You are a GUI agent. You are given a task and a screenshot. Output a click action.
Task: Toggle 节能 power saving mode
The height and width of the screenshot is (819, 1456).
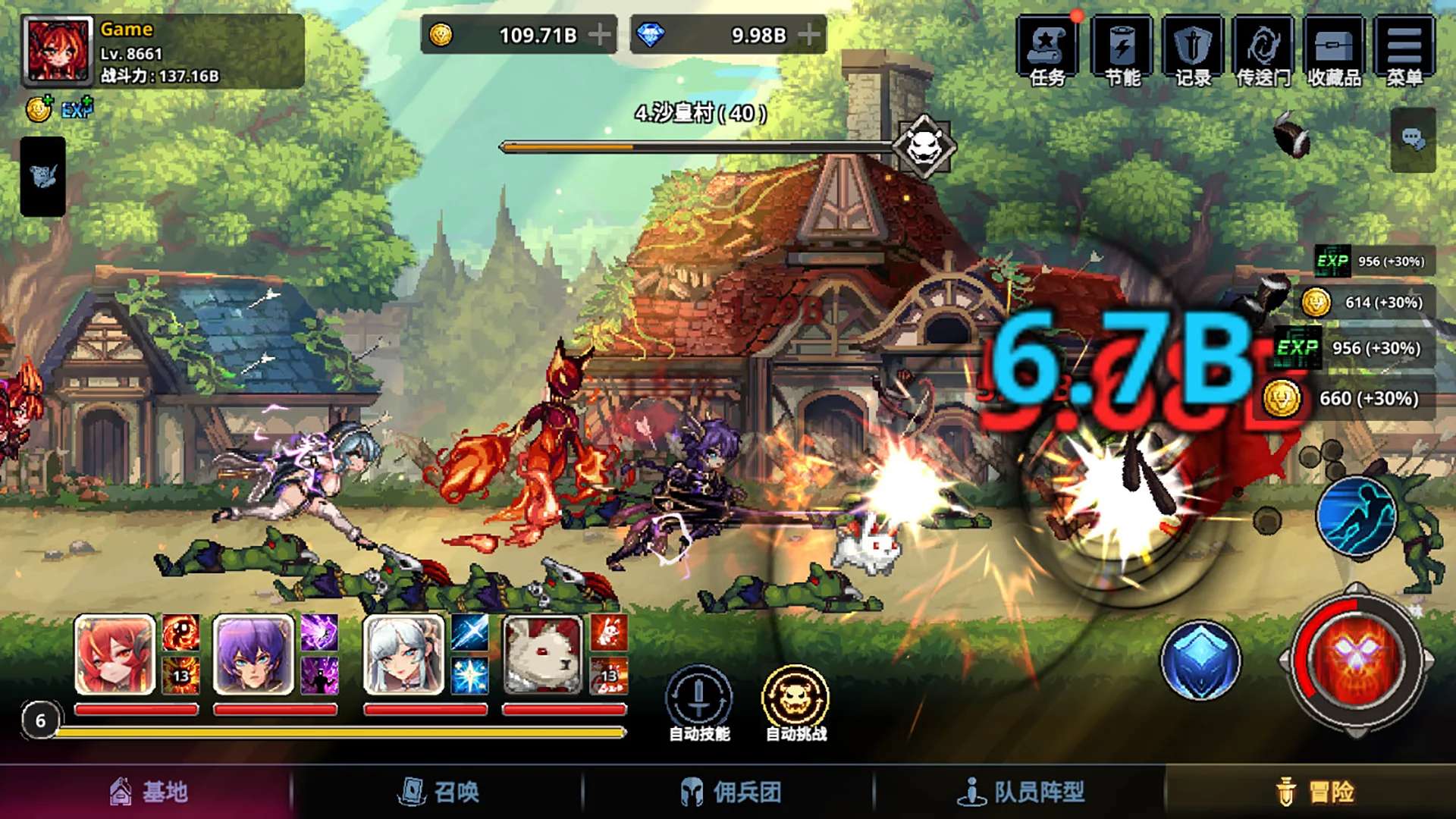tap(1122, 51)
